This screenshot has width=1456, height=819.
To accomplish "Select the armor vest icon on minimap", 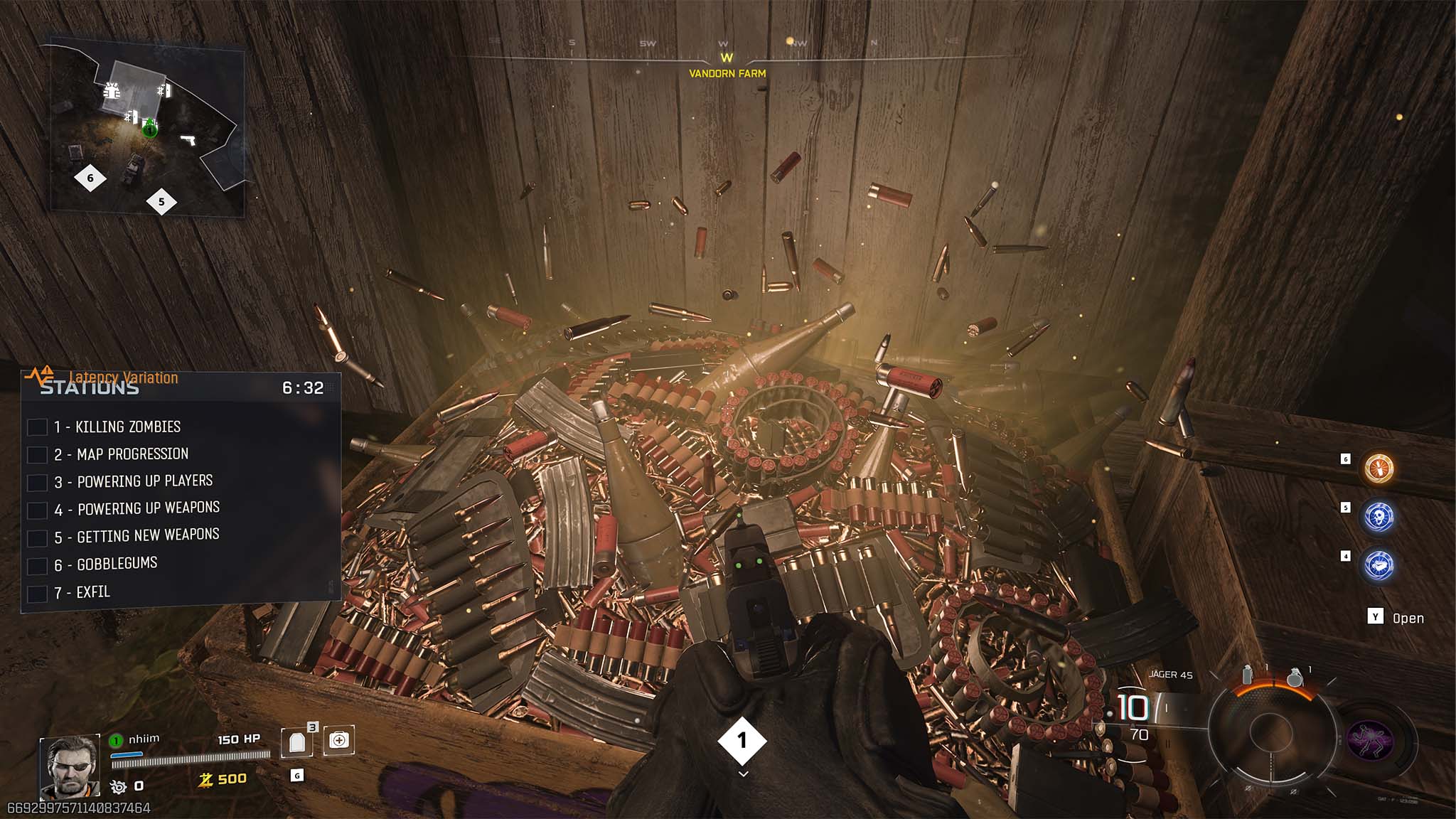I will (112, 90).
